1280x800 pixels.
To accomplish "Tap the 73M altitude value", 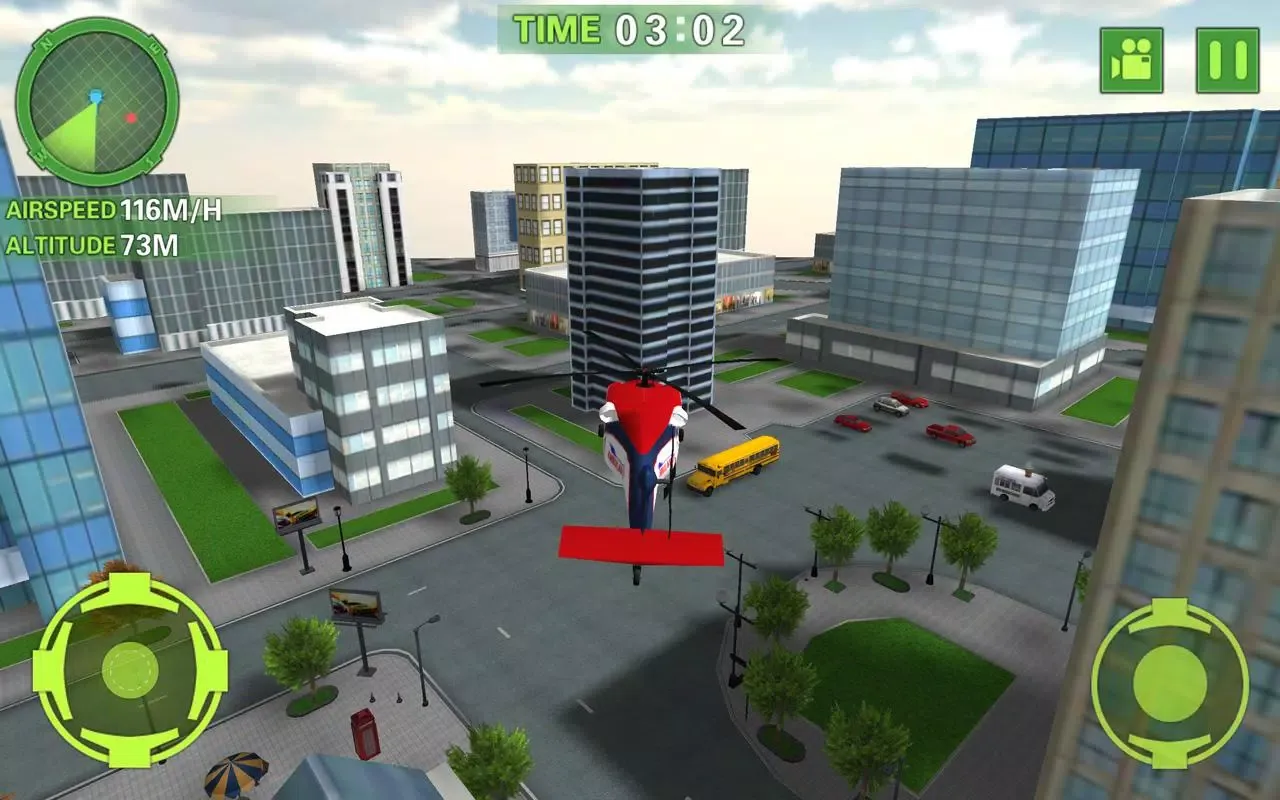I will (151, 242).
